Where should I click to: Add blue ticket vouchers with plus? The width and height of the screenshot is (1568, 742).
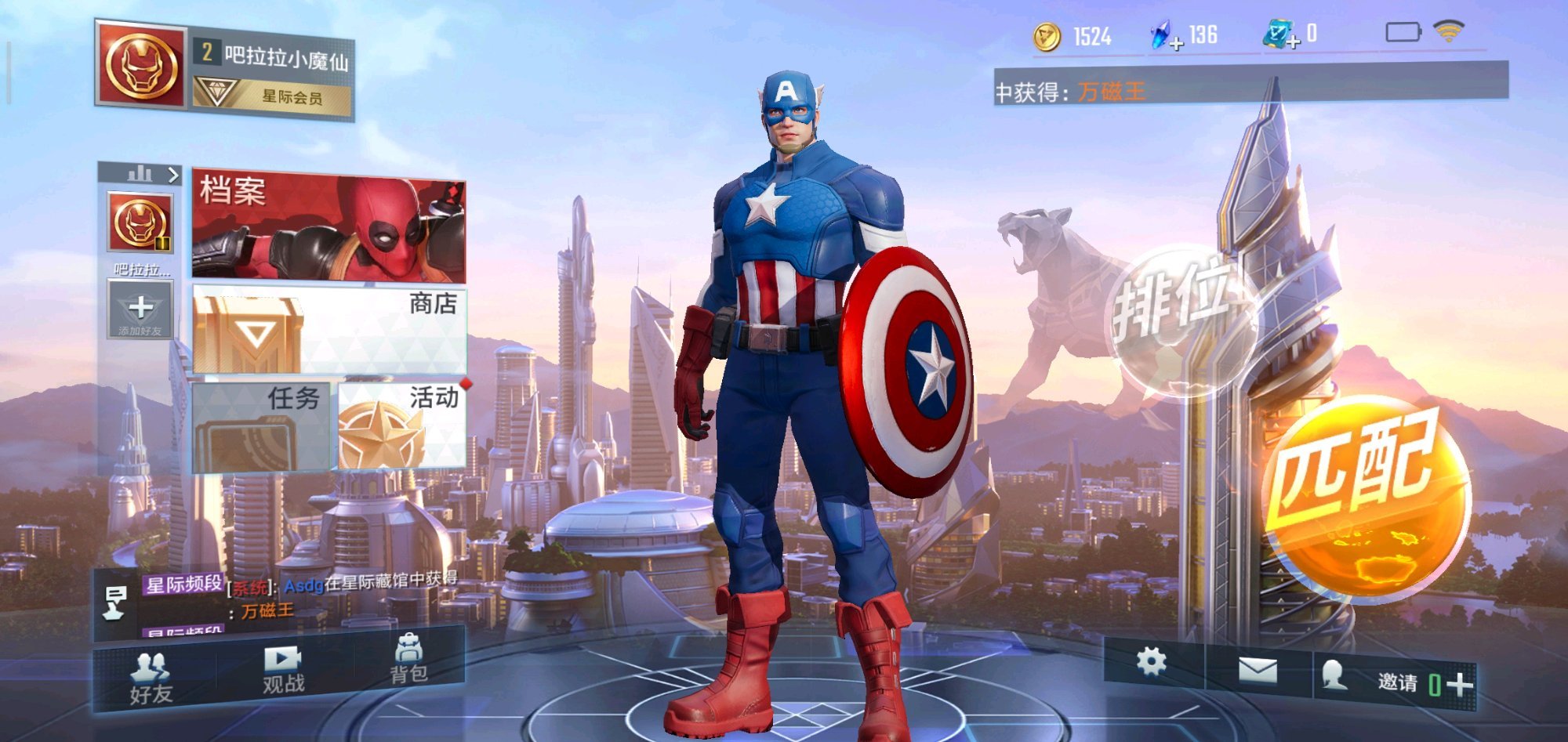[1293, 42]
